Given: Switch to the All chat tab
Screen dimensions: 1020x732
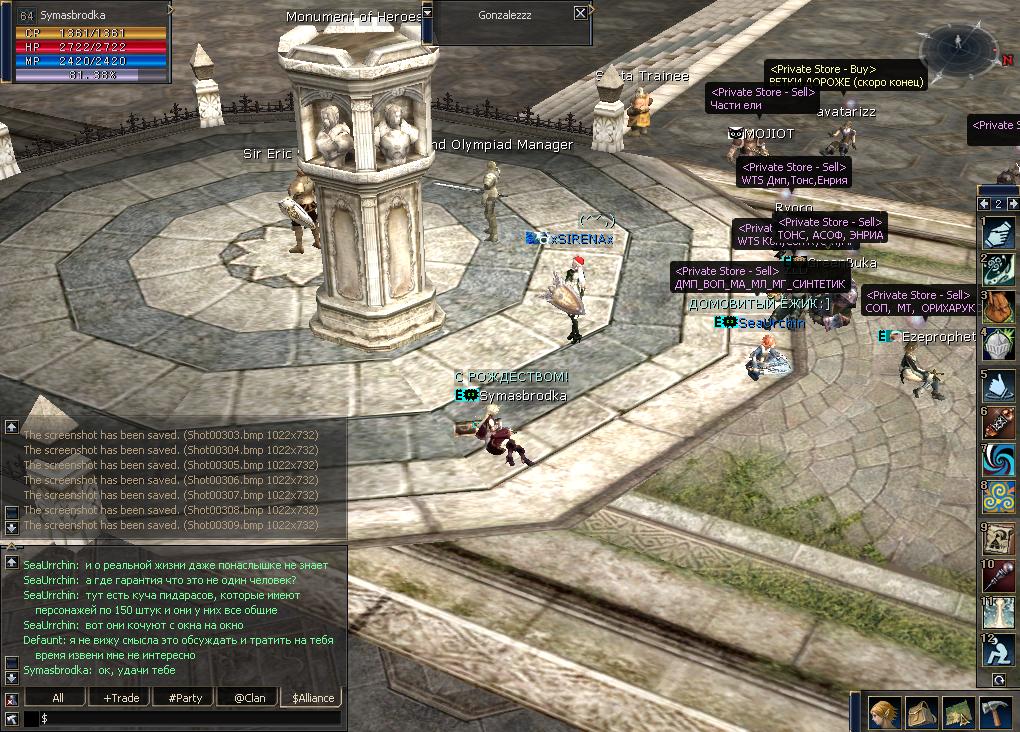Looking at the screenshot, I should tap(58, 697).
